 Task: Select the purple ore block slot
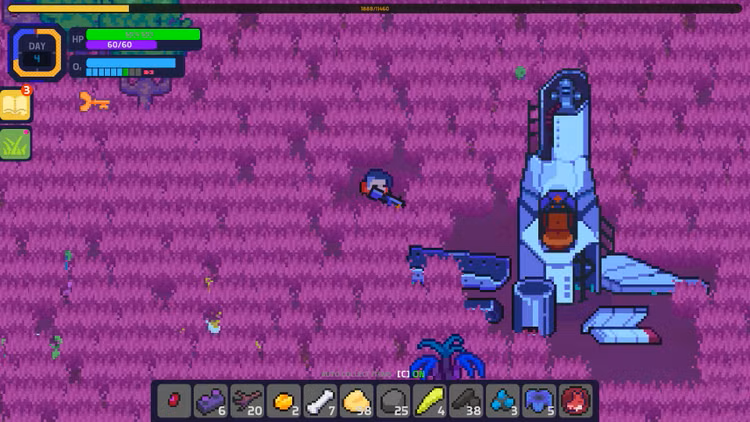(210, 400)
